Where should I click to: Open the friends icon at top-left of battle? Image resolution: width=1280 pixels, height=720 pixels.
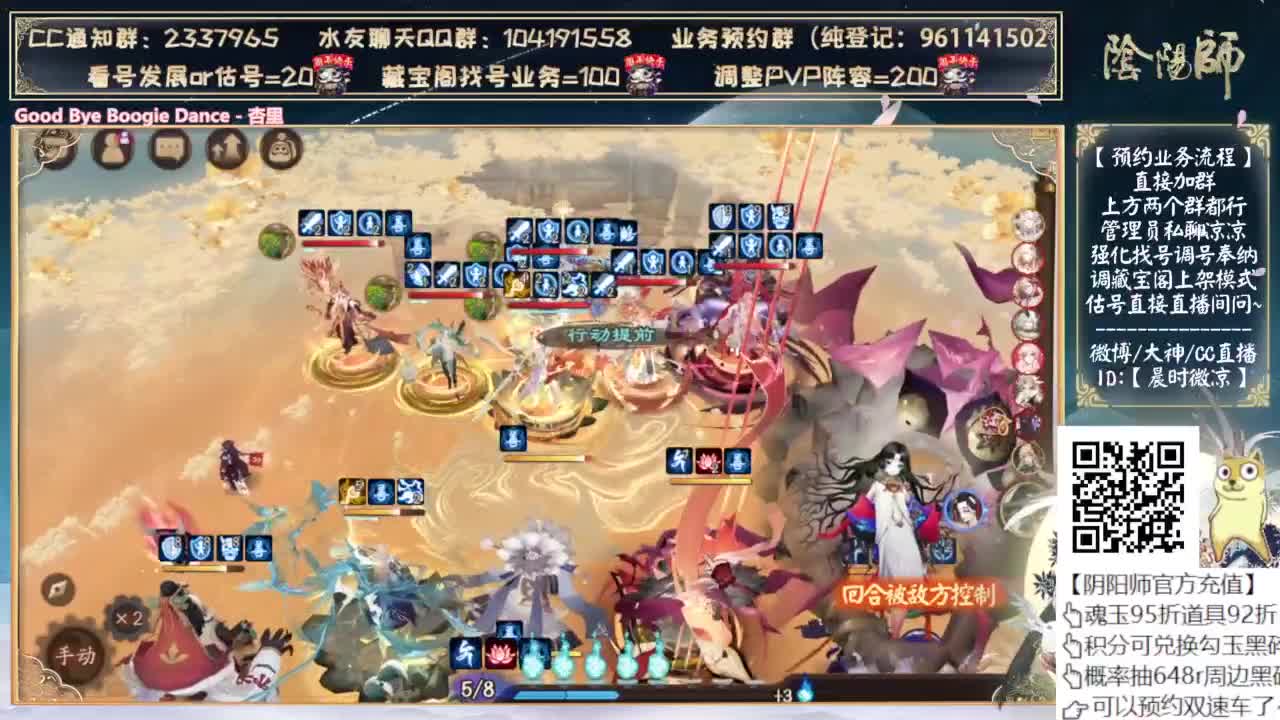pos(110,148)
